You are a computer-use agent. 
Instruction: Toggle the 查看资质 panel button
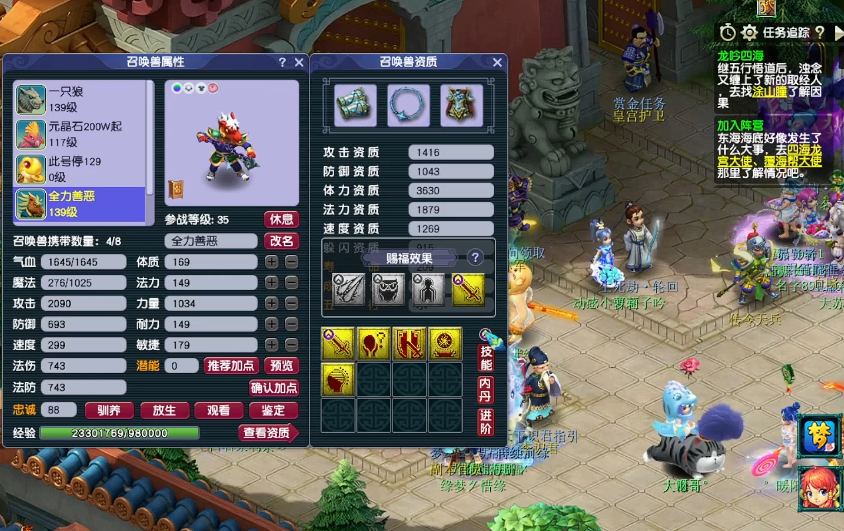pos(268,433)
